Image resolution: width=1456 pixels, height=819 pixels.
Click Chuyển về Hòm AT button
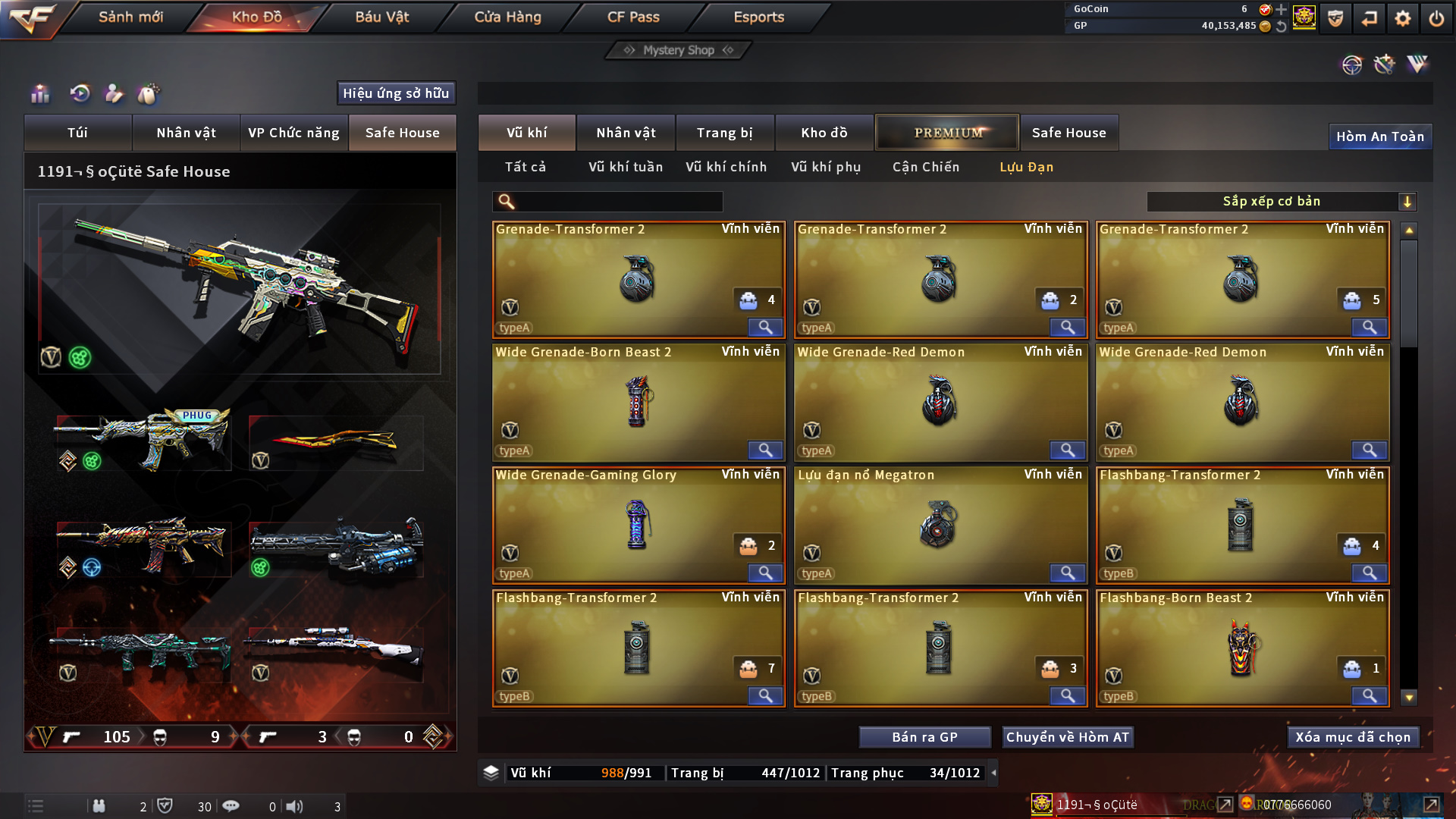[x=1067, y=737]
